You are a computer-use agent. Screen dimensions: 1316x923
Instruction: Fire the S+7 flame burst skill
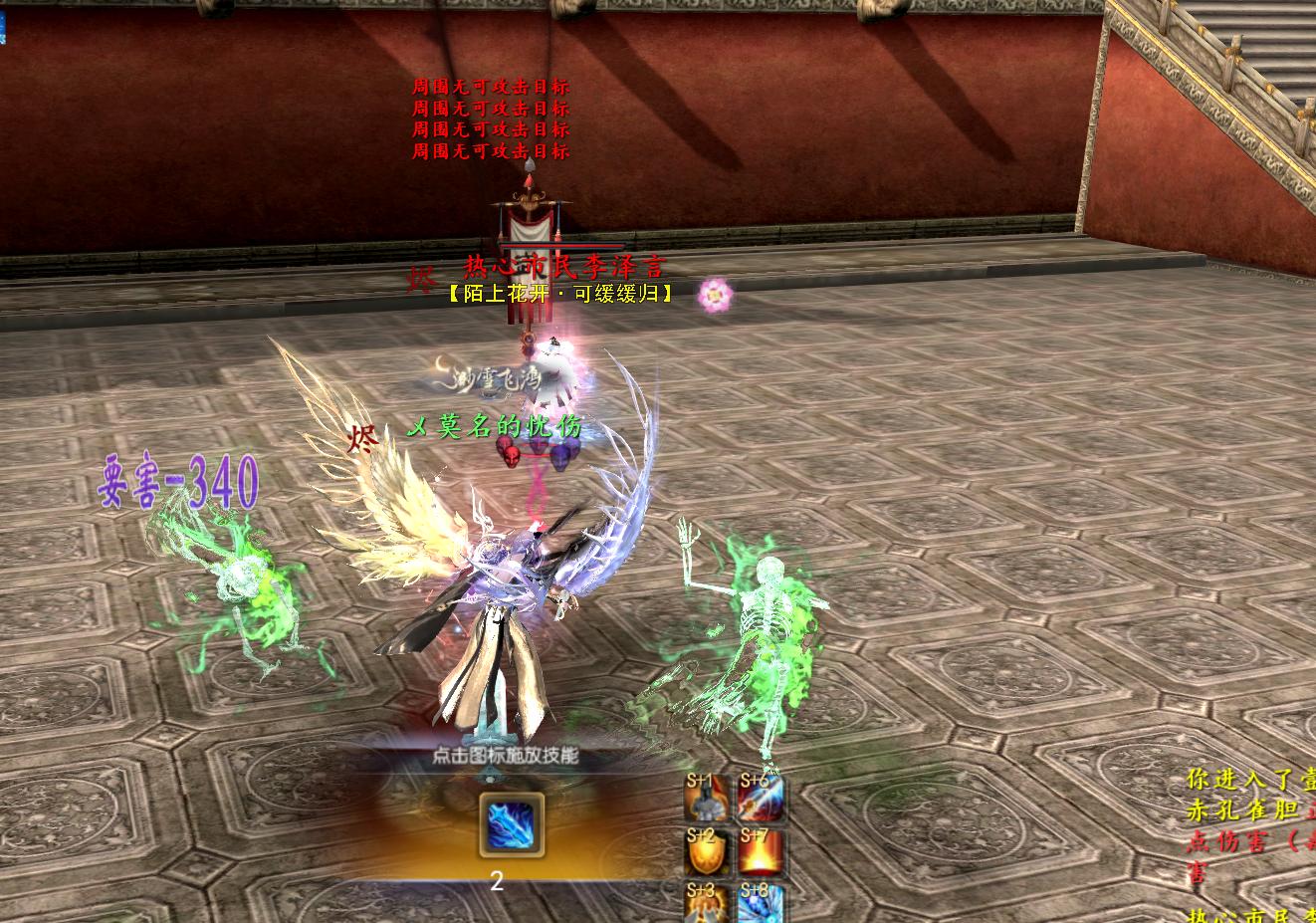tap(762, 852)
